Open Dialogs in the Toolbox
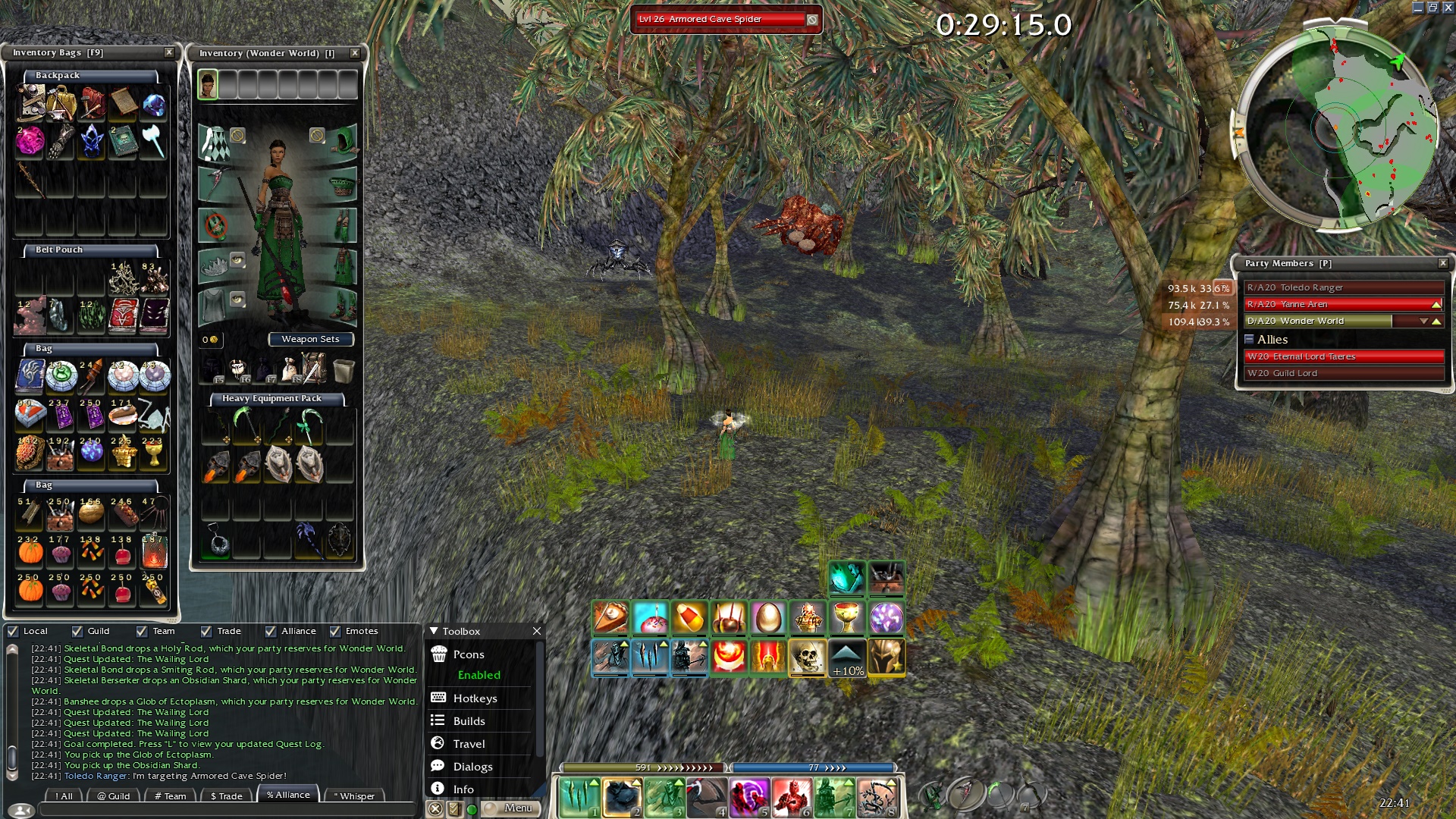 472,767
